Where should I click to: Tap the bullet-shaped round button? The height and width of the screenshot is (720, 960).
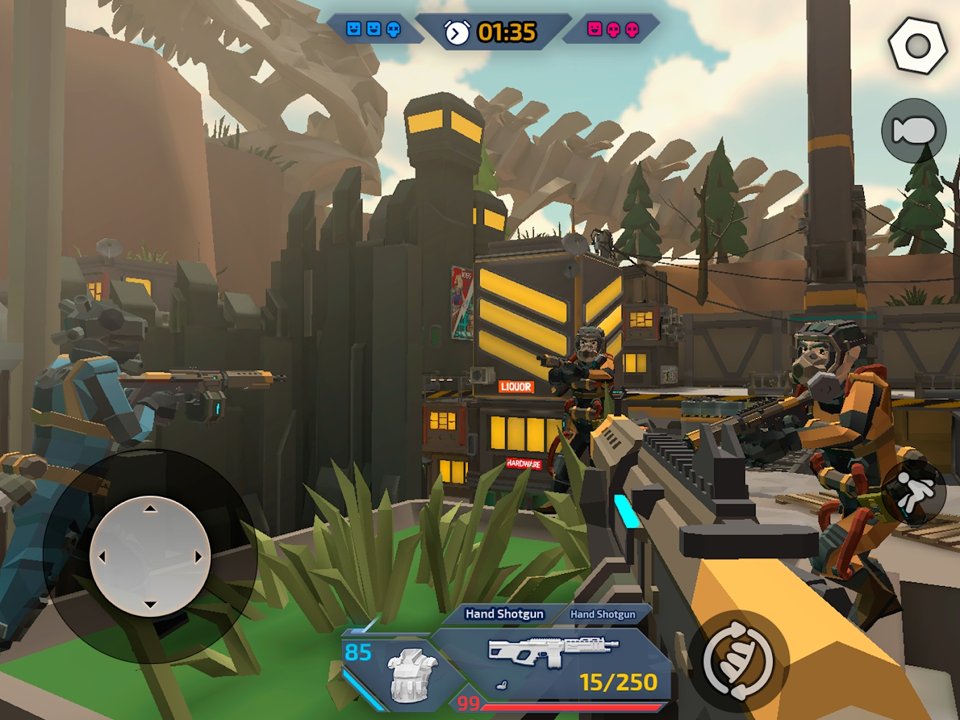point(913,131)
